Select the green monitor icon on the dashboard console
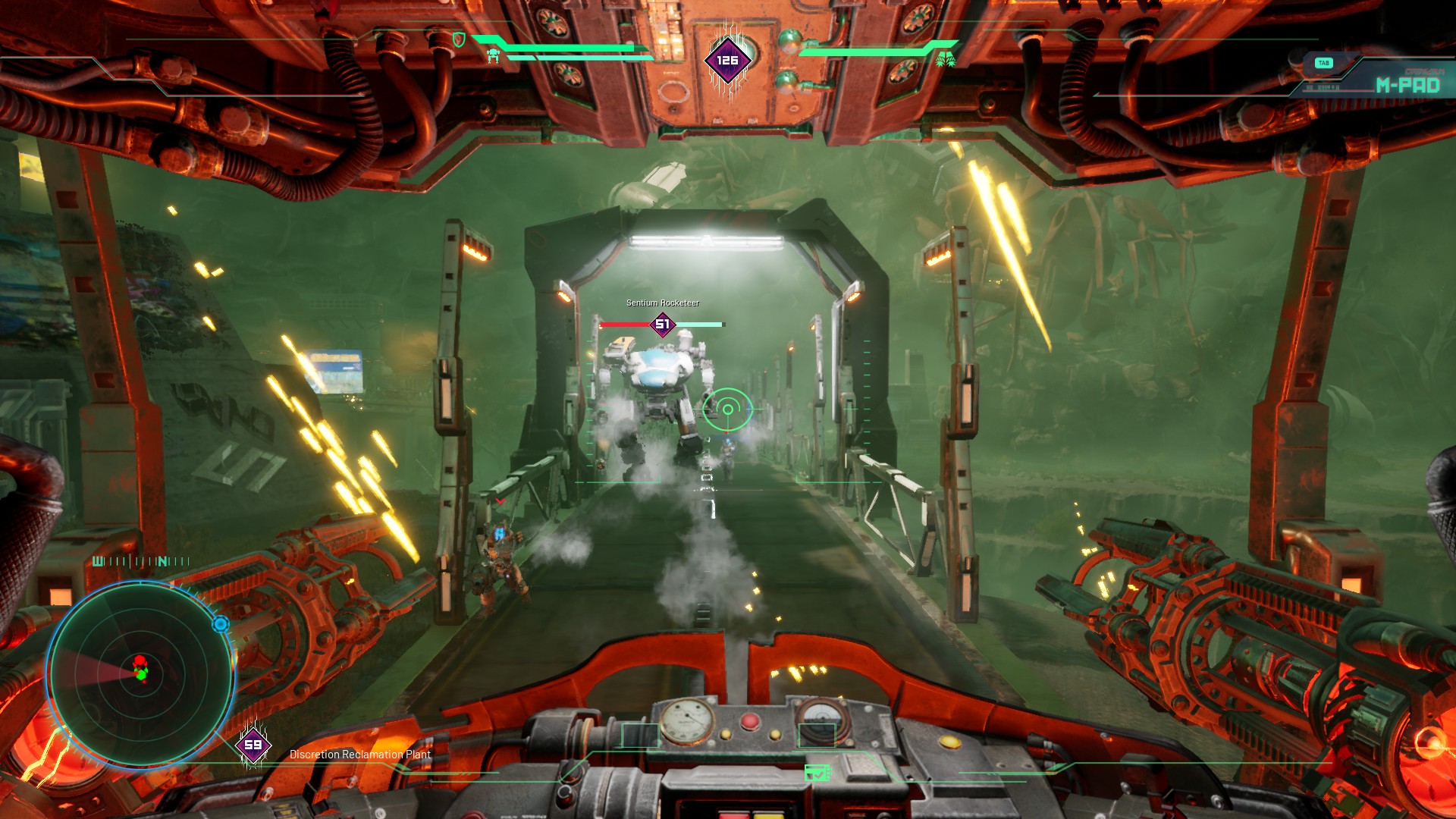Viewport: 1456px width, 819px height. click(817, 773)
